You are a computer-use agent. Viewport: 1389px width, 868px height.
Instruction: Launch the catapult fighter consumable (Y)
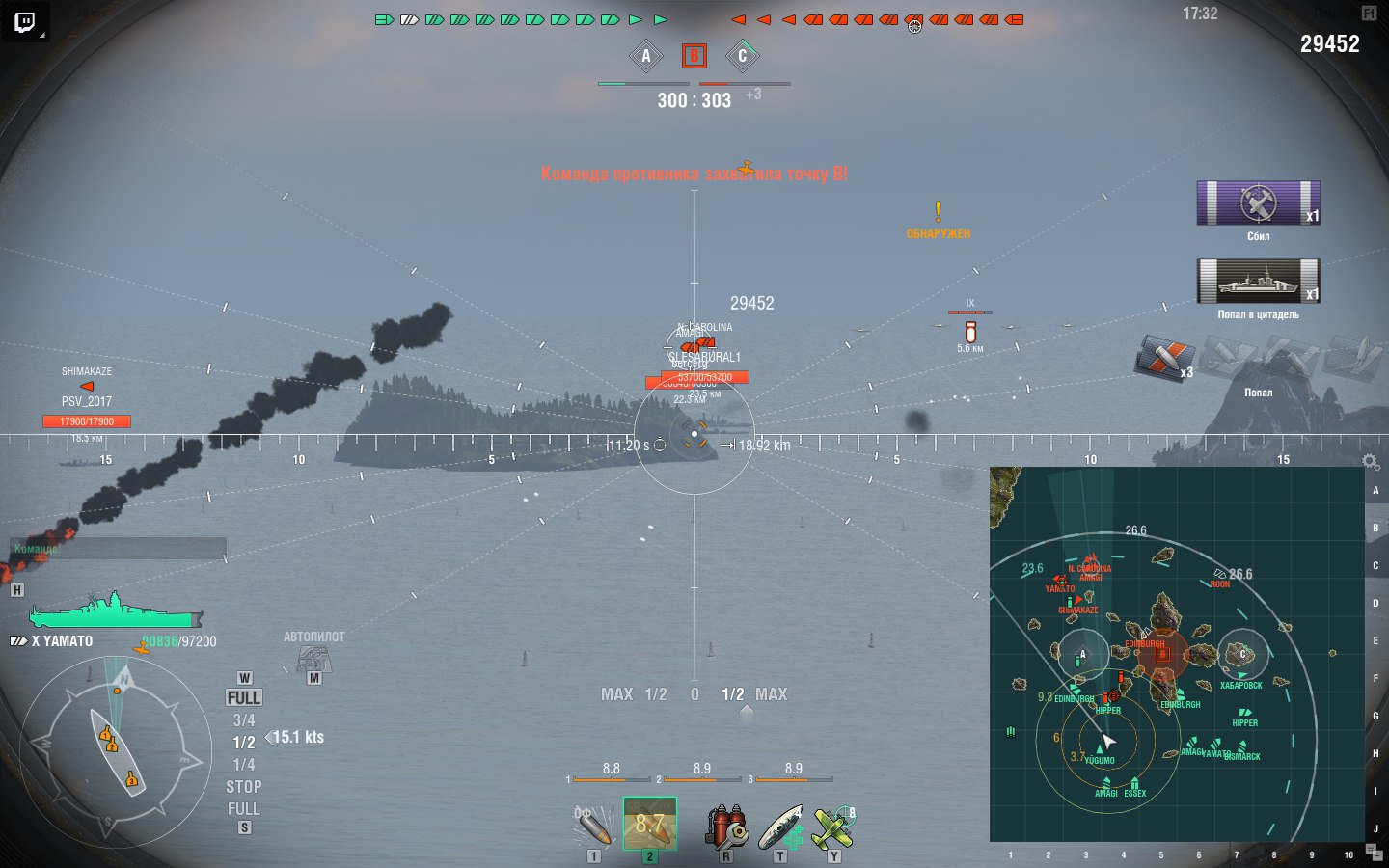coord(835,825)
